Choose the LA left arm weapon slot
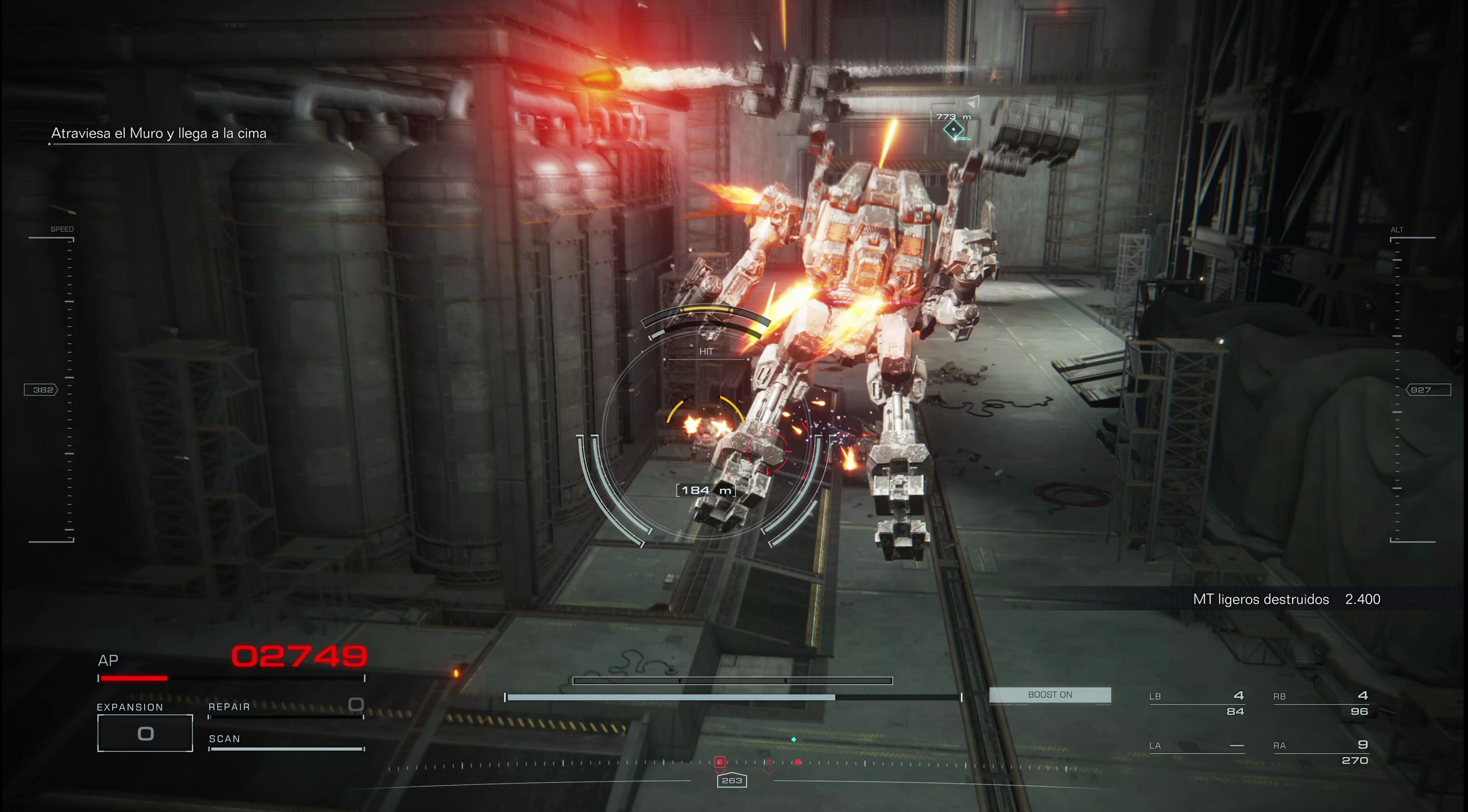The image size is (1468, 812). coord(1196,746)
